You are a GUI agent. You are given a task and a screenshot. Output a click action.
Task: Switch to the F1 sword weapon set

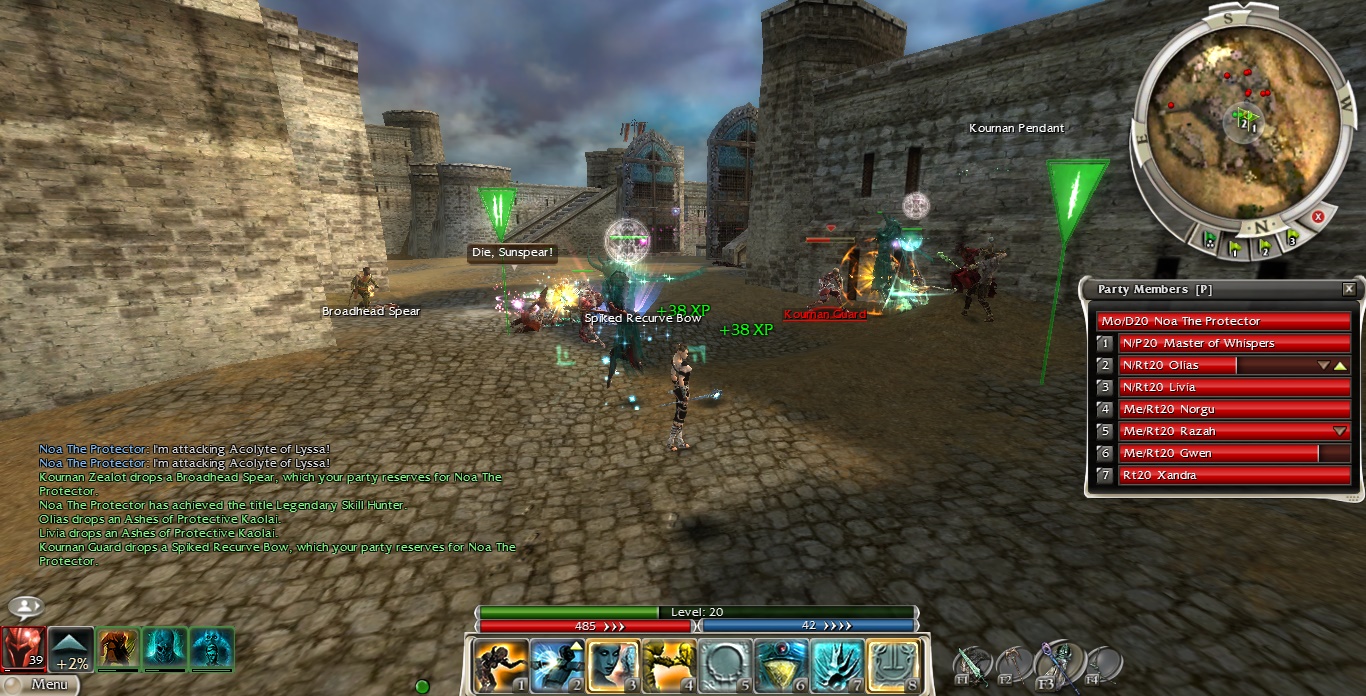[972, 663]
